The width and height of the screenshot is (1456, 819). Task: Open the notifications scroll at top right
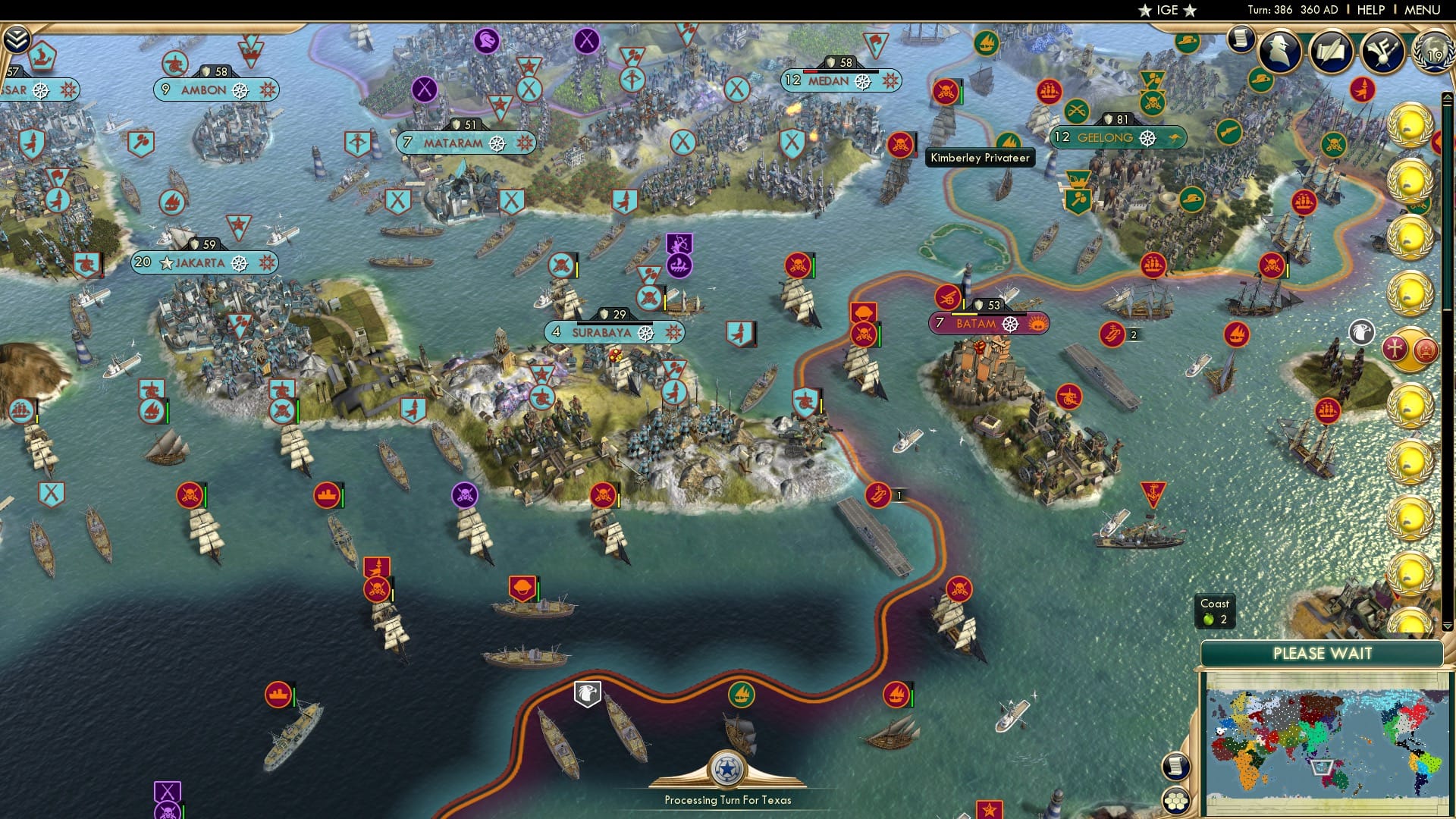click(1241, 38)
